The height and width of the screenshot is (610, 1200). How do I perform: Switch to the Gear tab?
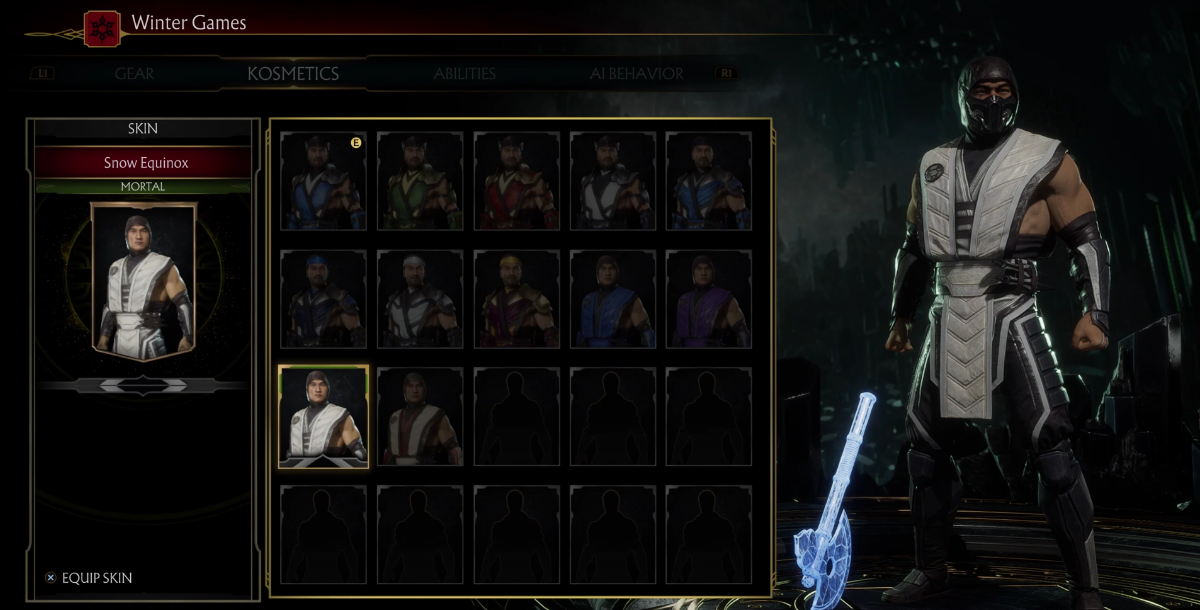click(x=134, y=74)
